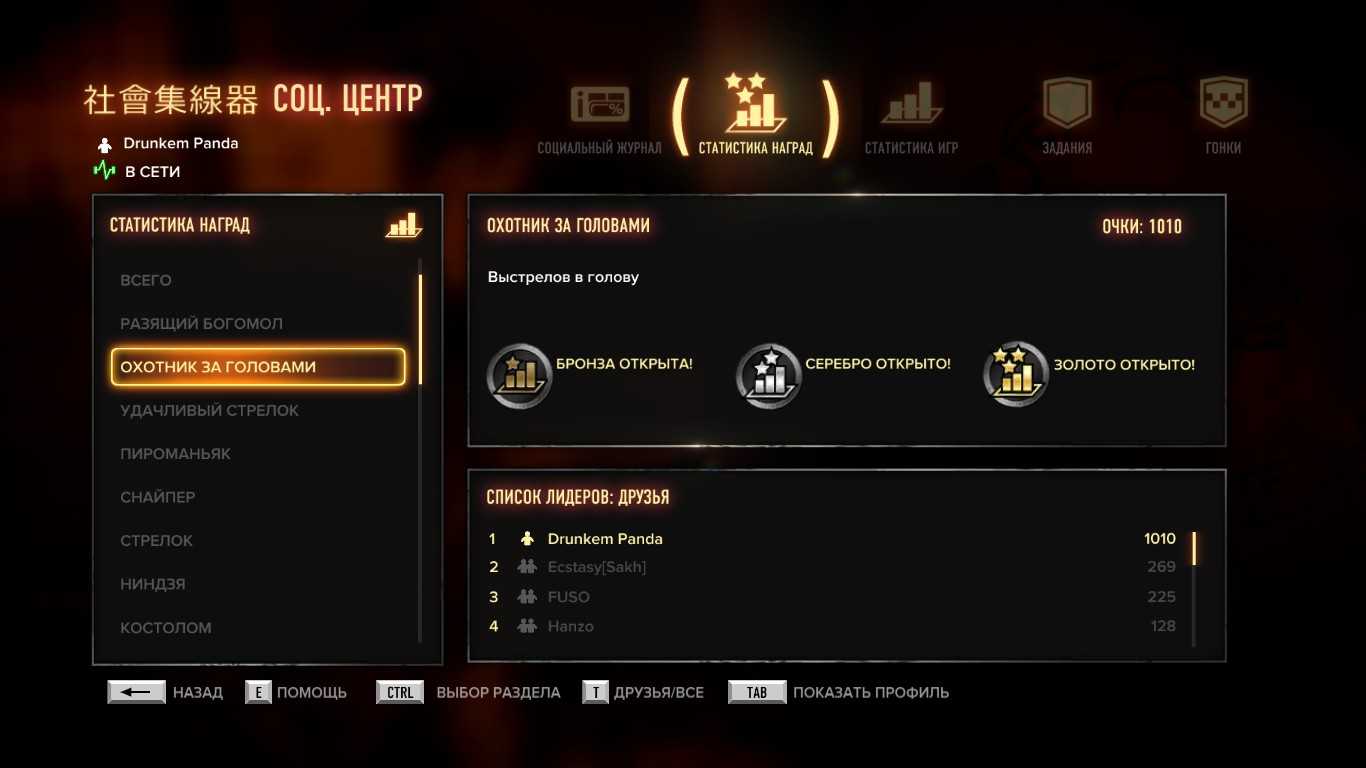Select the Охотник за головами entry
This screenshot has width=1366, height=768.
click(258, 367)
